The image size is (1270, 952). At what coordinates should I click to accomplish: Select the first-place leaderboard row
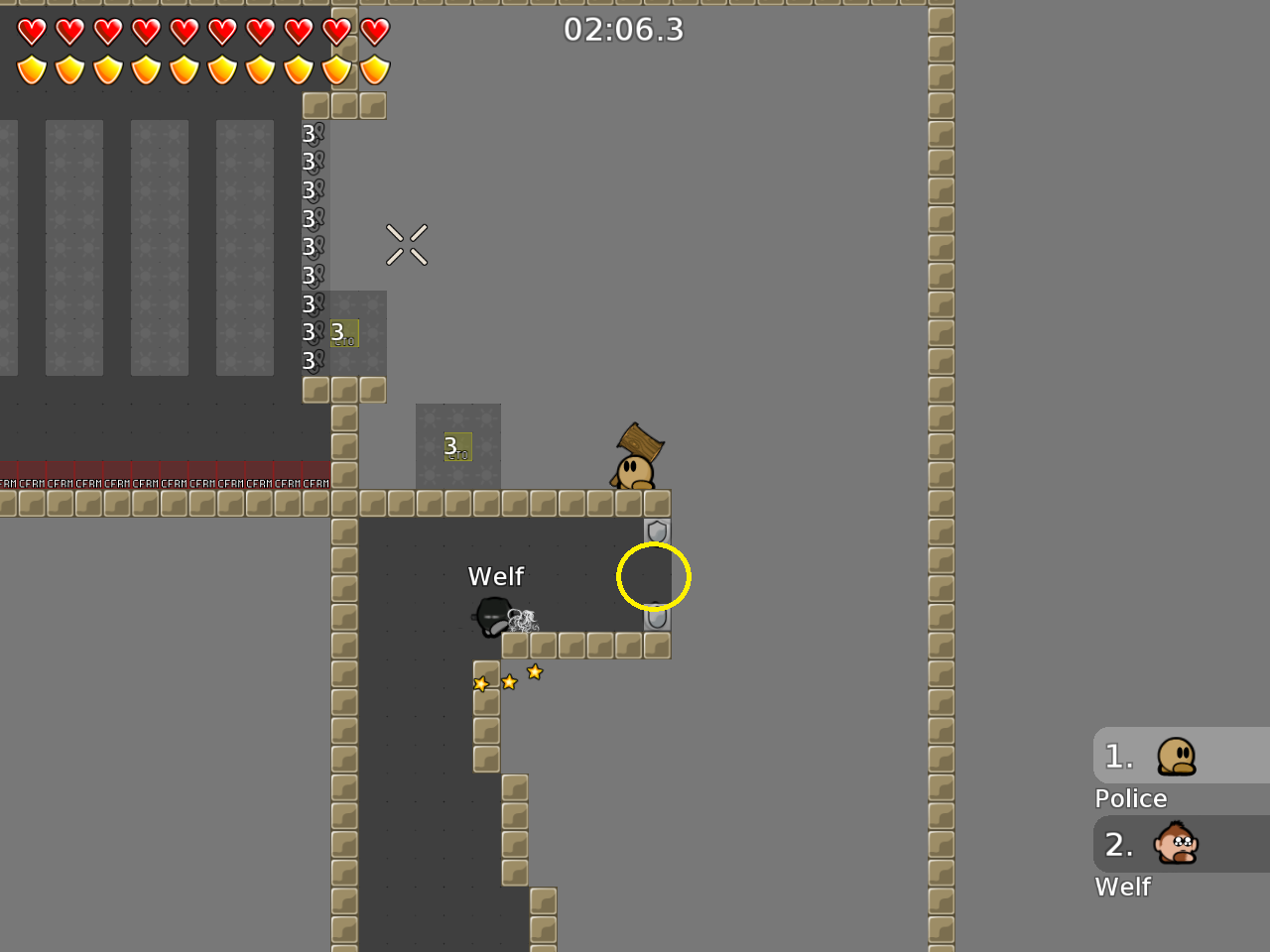1181,755
